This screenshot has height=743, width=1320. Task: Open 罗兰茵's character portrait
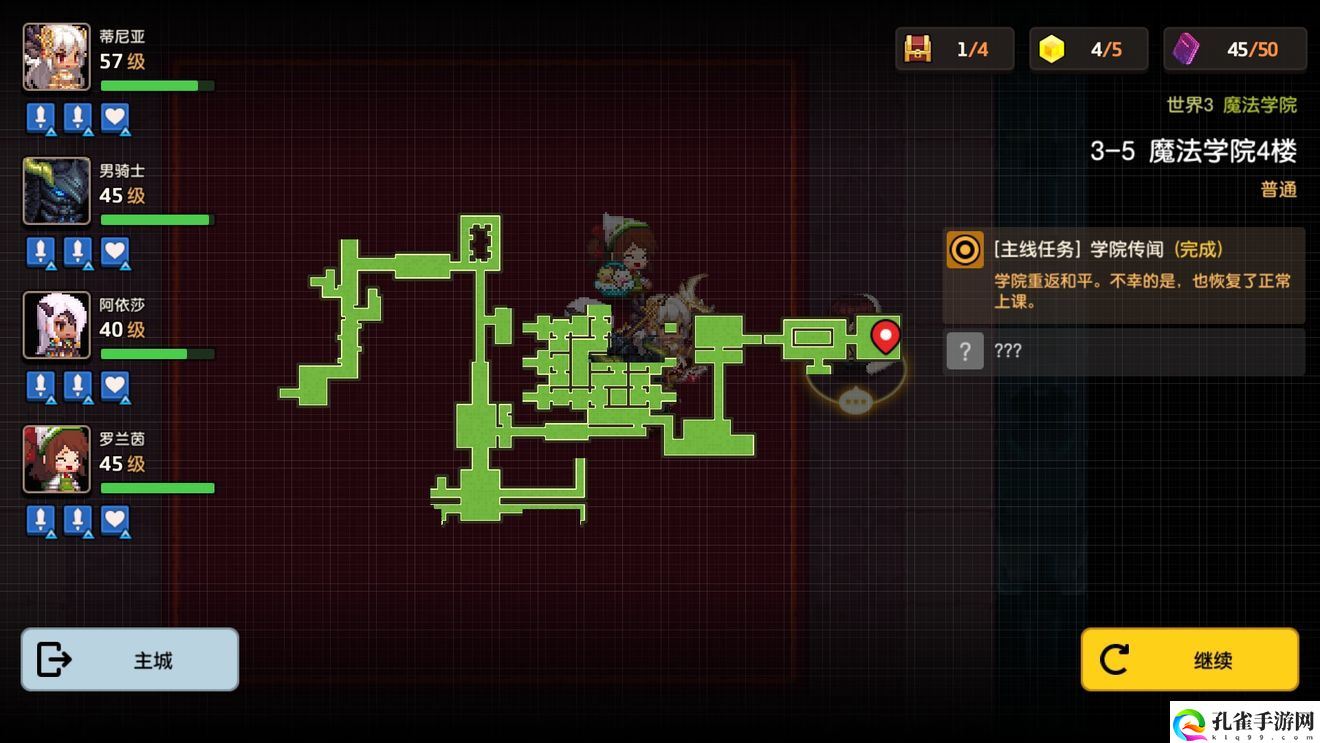(57, 459)
